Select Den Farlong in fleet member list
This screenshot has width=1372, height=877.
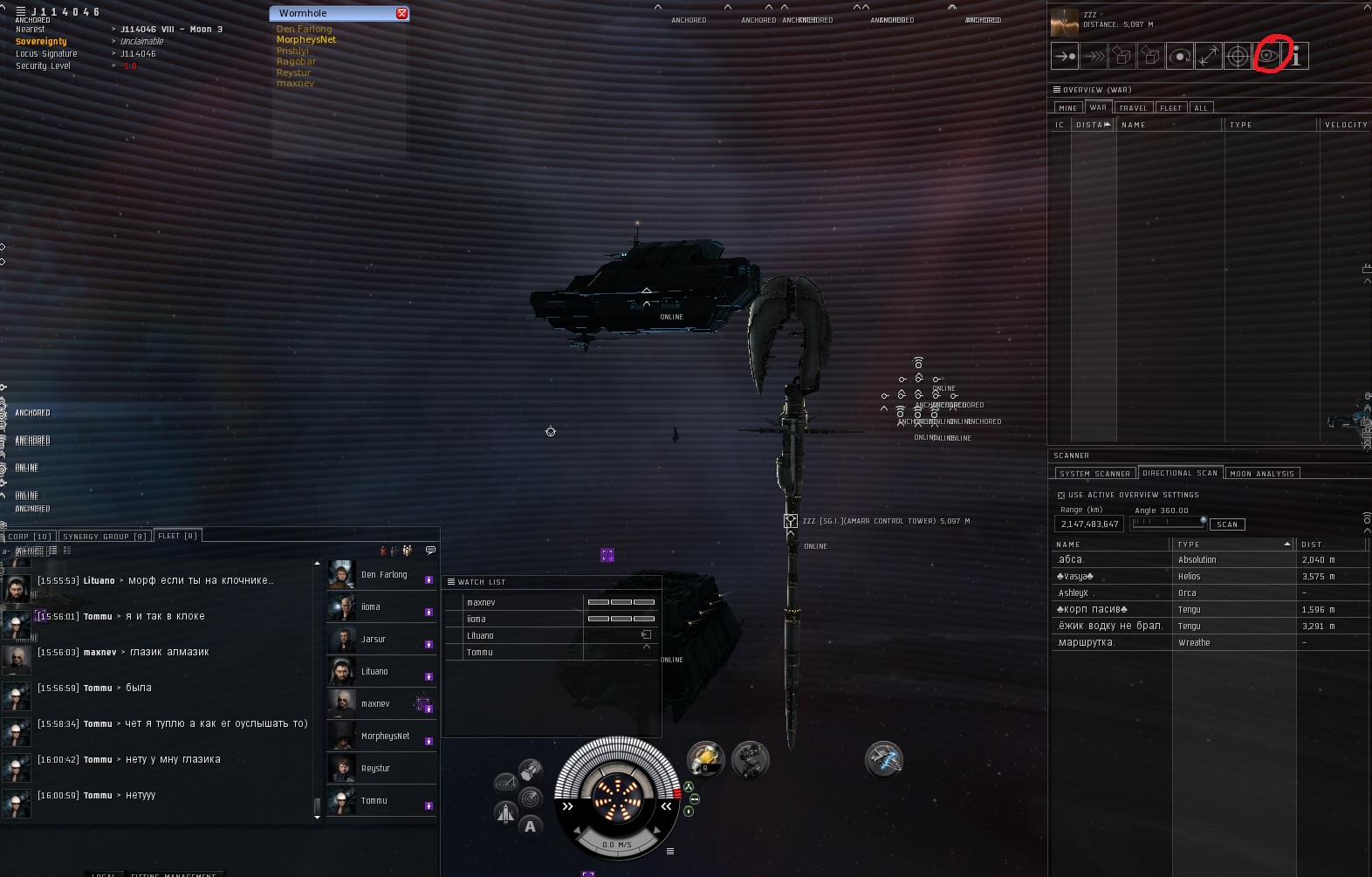click(384, 575)
